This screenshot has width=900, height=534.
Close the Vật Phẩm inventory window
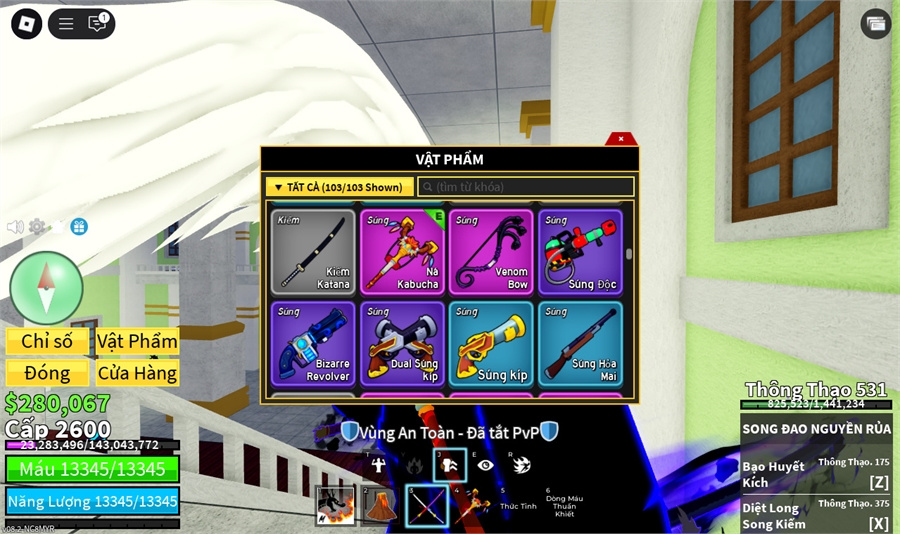(621, 139)
